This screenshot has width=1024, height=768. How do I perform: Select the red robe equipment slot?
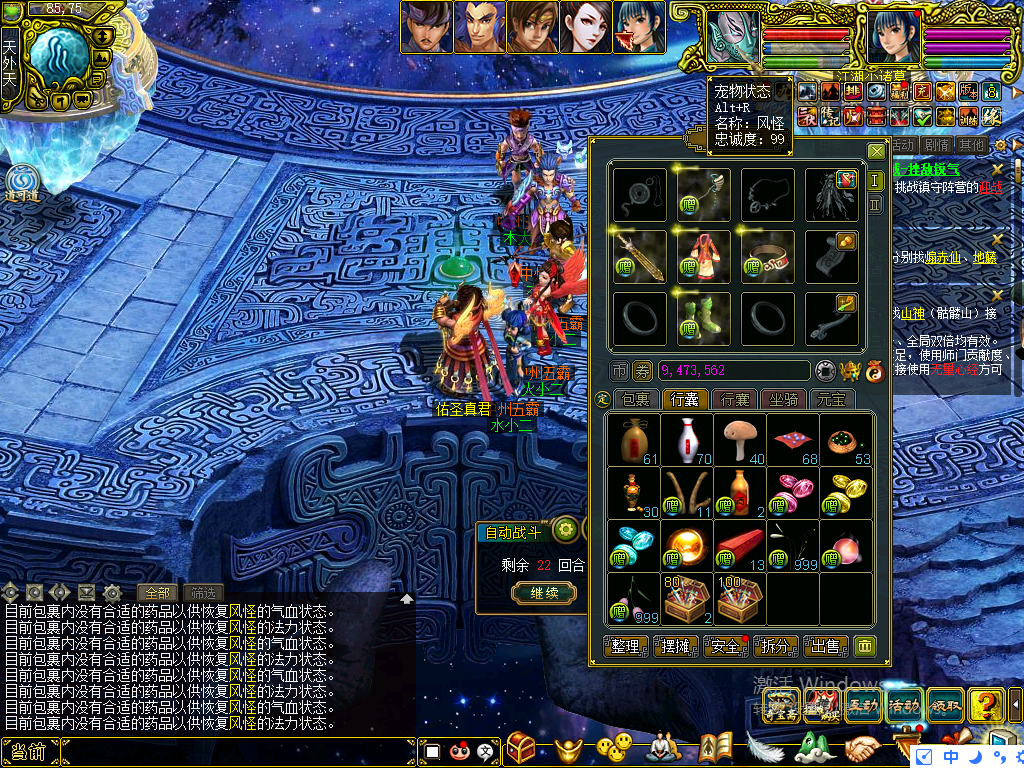coord(703,257)
